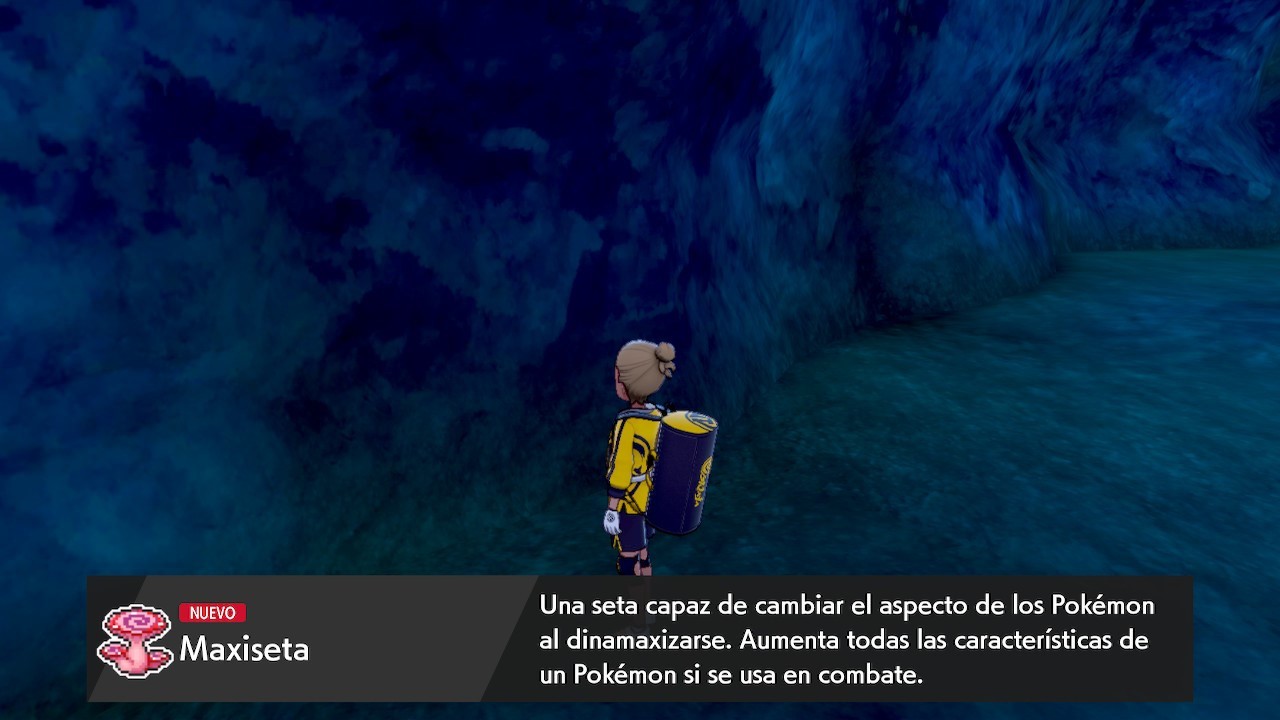The image size is (1280, 720).
Task: Click the NUEVO label to dismiss it
Action: coord(213,613)
